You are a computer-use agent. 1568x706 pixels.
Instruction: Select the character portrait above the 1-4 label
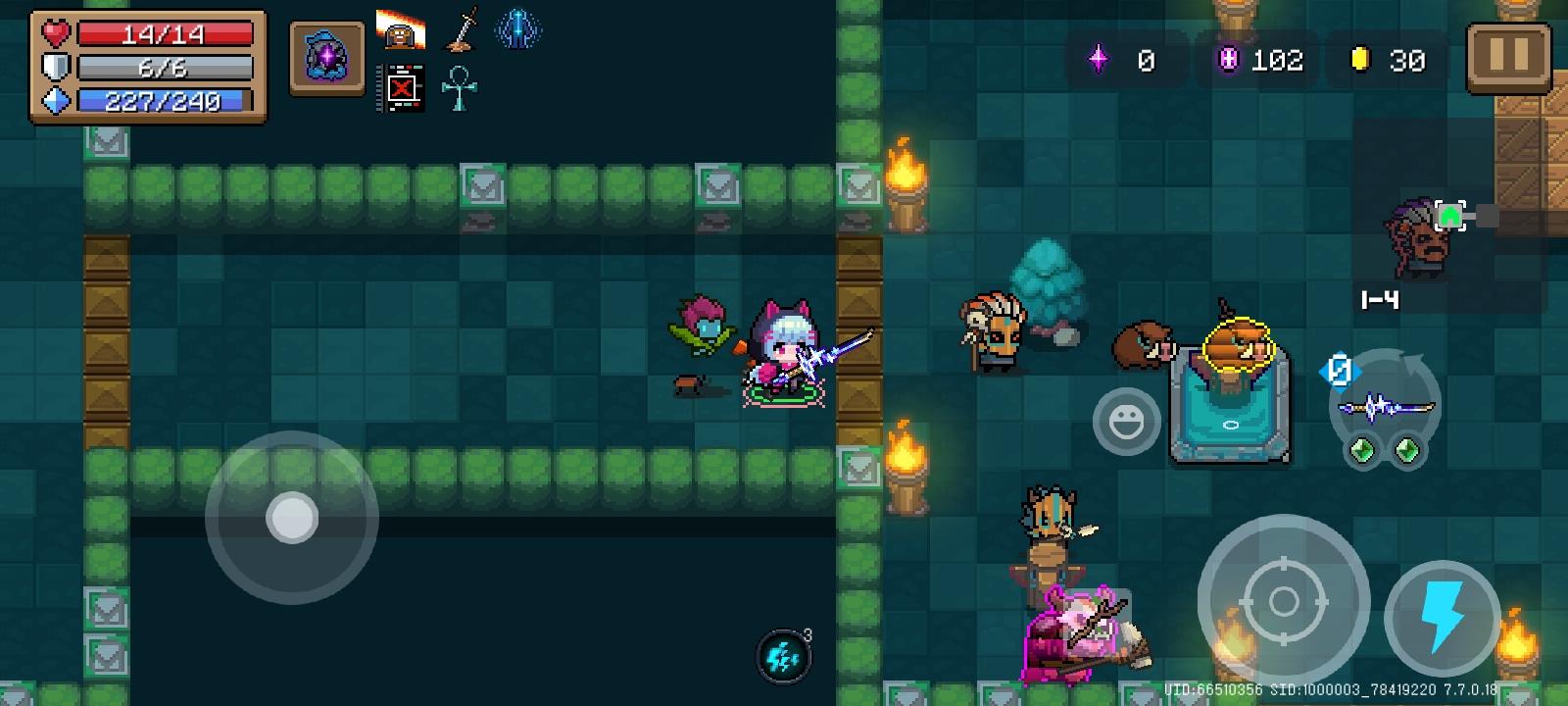(1420, 240)
